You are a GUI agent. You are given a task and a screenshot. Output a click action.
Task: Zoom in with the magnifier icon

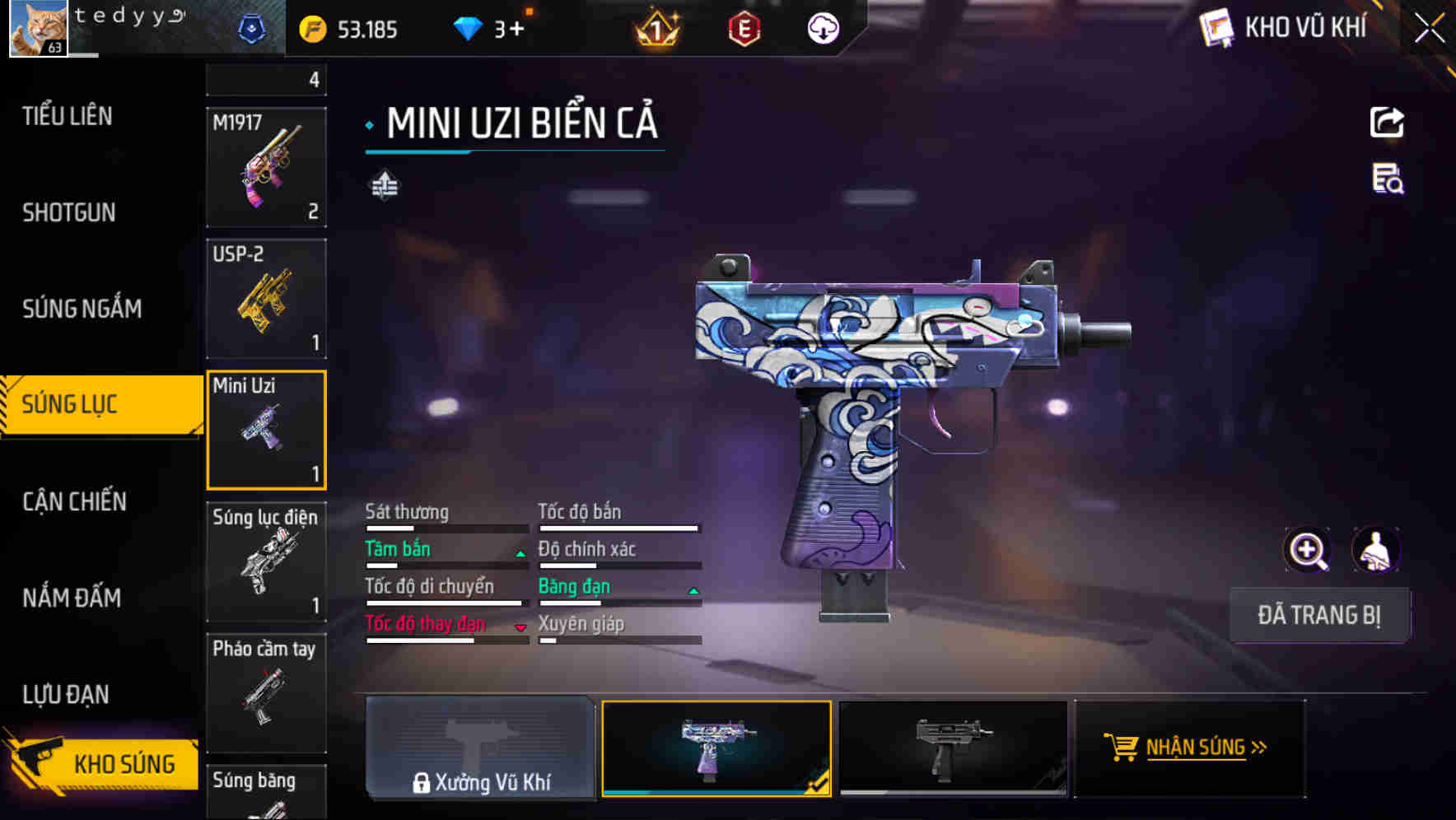pyautogui.click(x=1307, y=550)
